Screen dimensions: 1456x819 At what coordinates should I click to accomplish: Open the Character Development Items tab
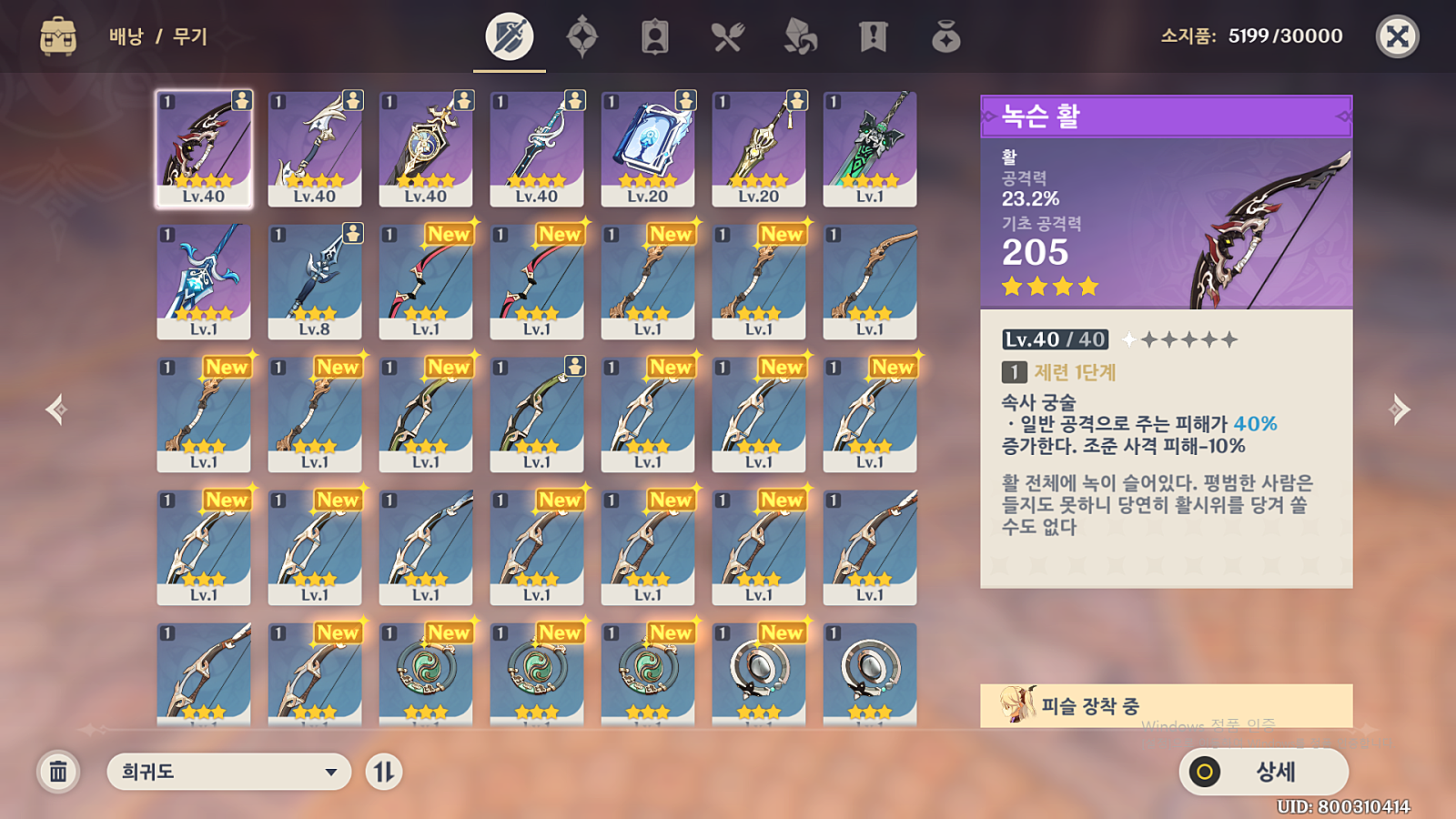click(655, 37)
